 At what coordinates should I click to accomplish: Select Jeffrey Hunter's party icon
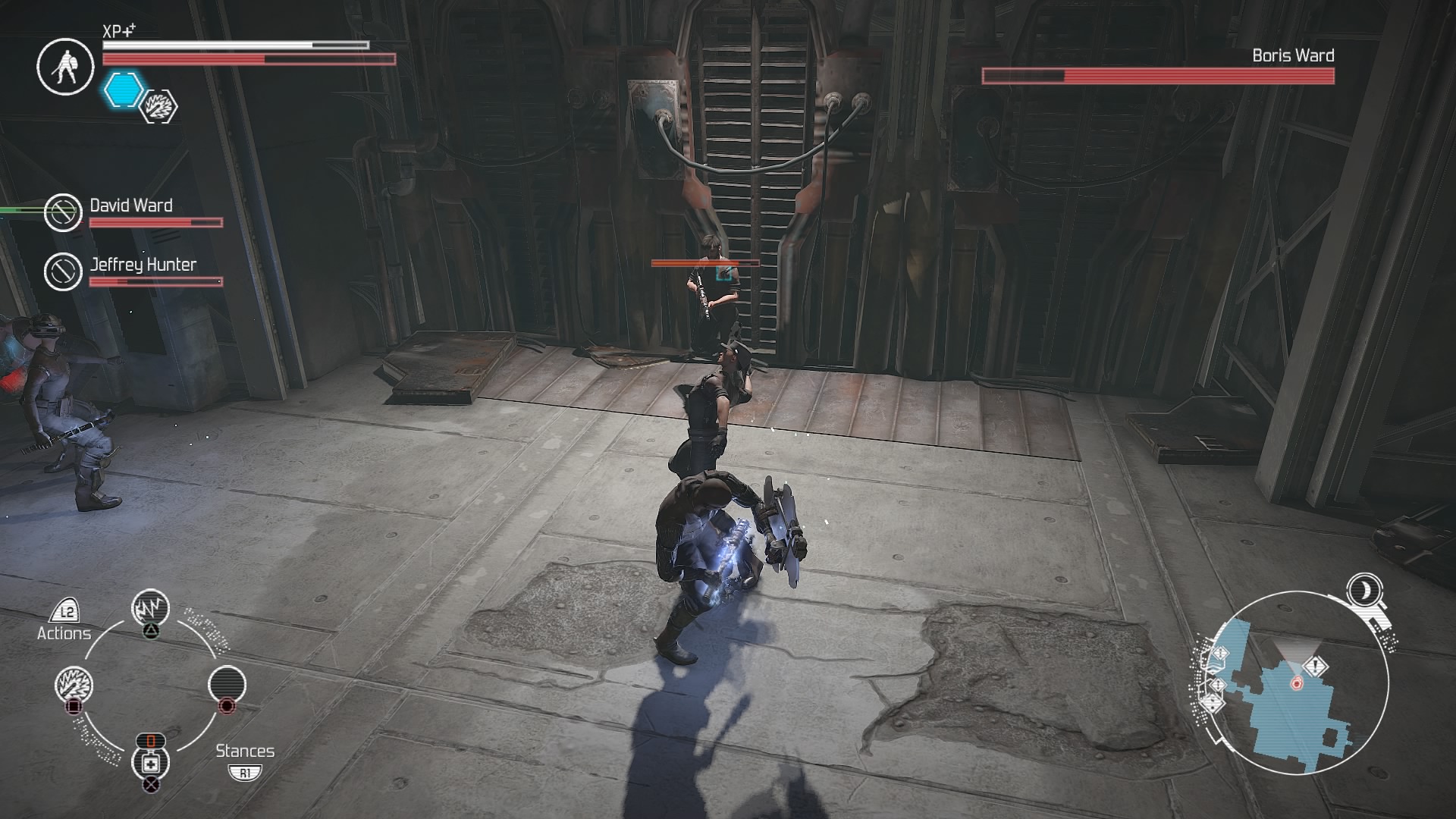click(63, 271)
